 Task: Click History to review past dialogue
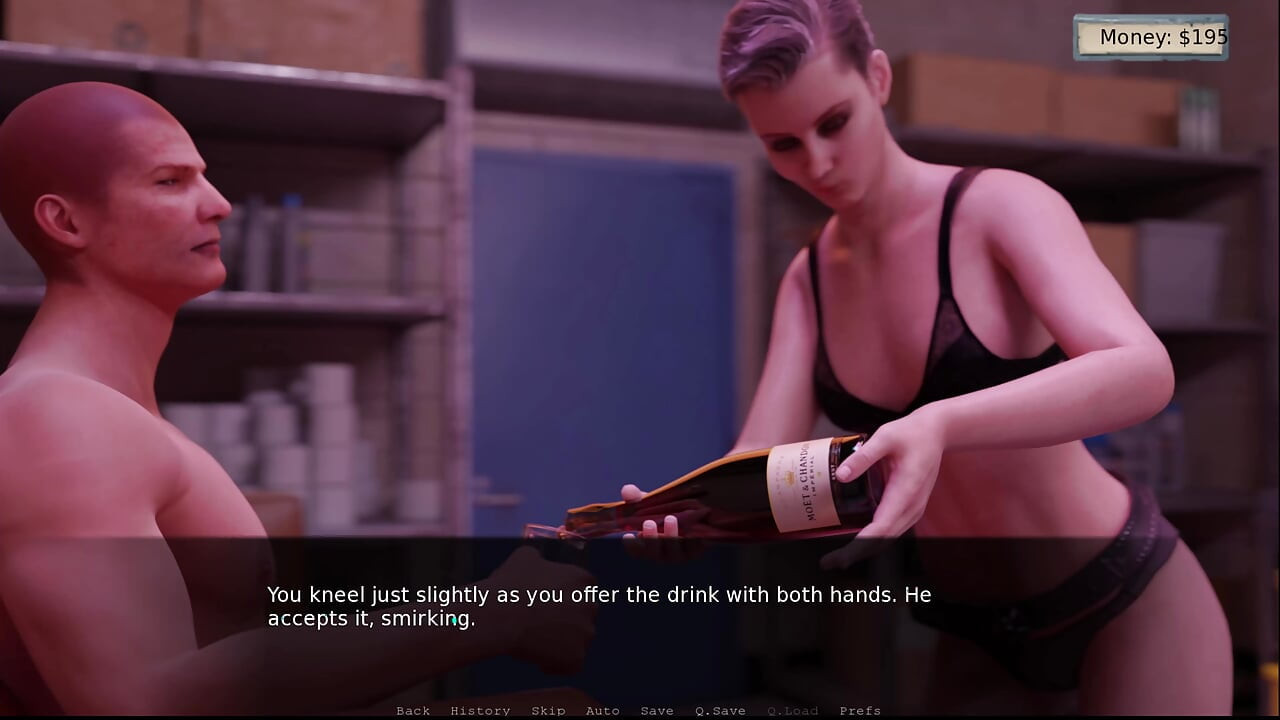tap(481, 710)
